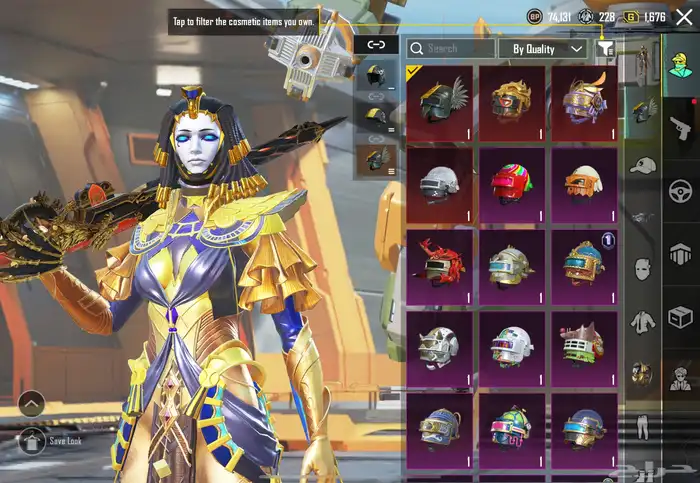Click the helmet search field

[x=451, y=48]
